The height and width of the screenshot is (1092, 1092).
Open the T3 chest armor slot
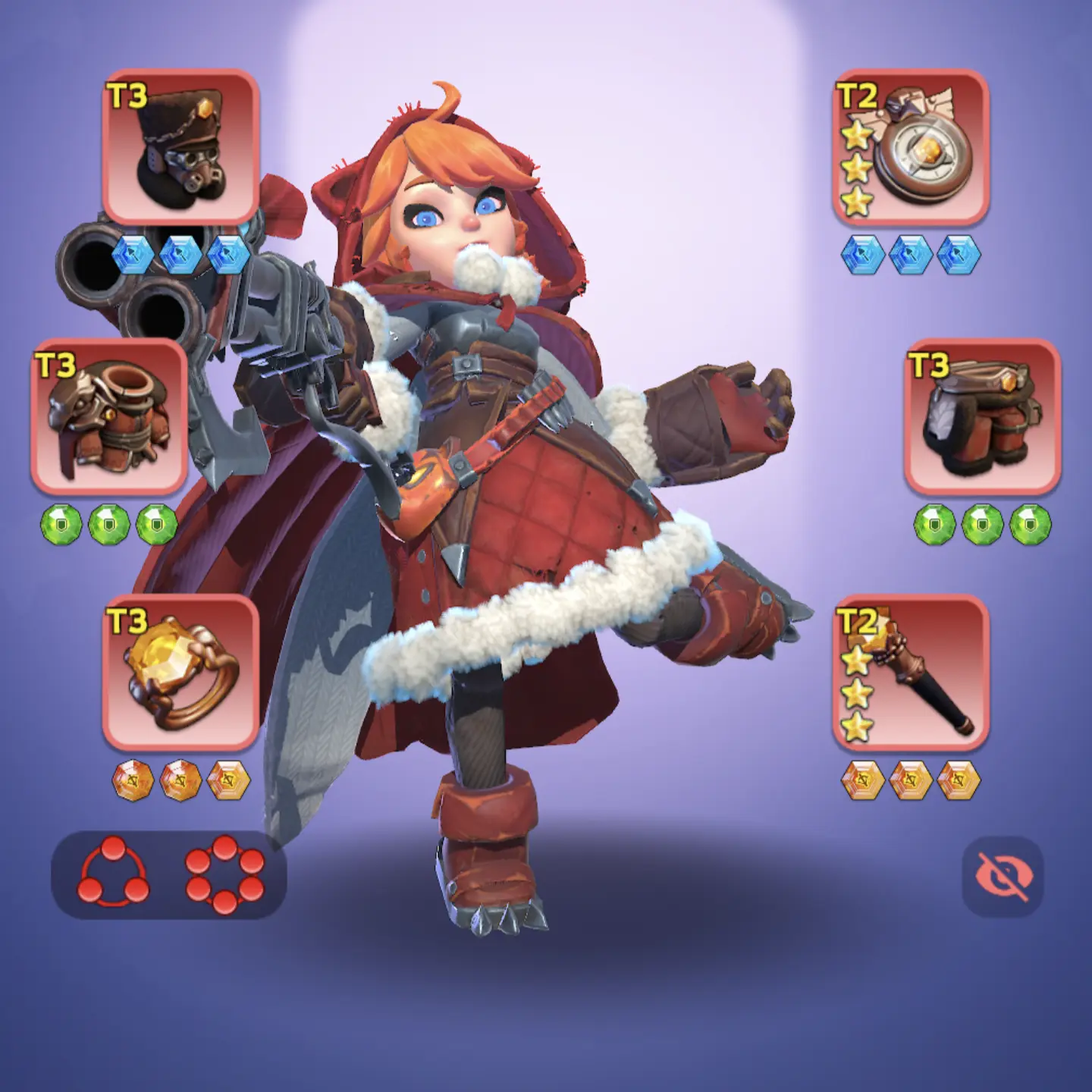(109, 416)
